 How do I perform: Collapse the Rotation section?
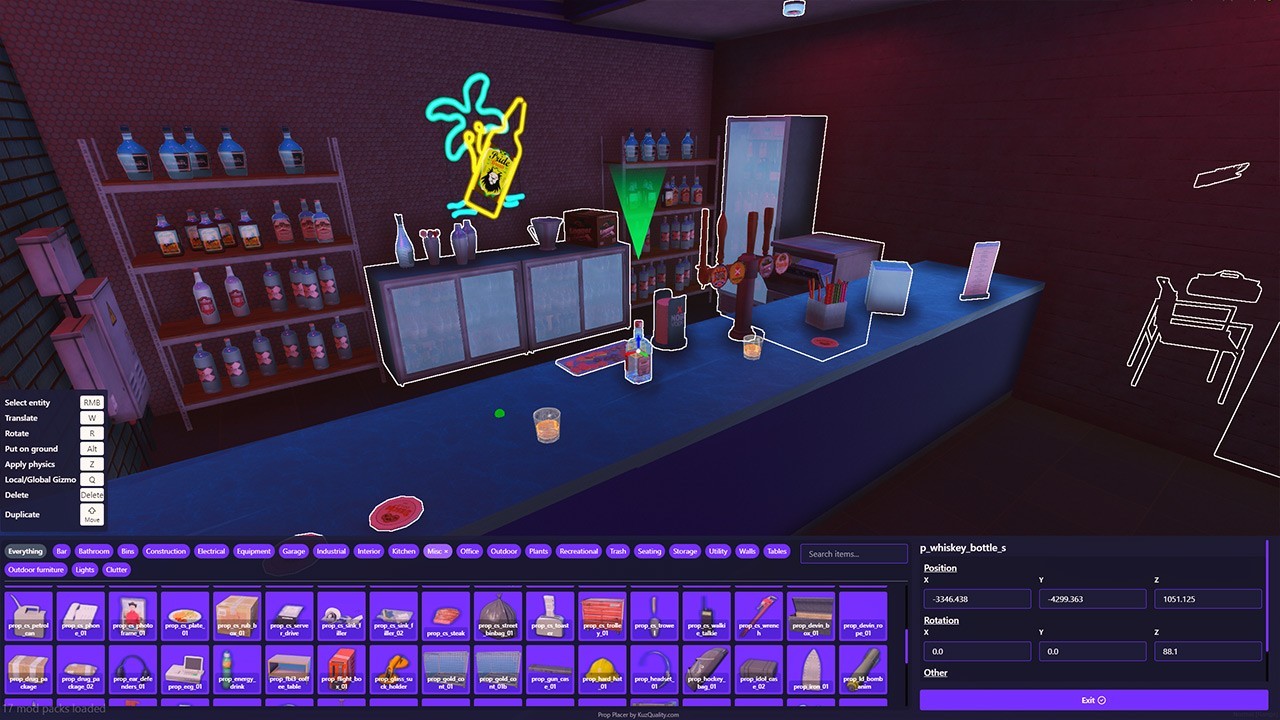[x=940, y=620]
